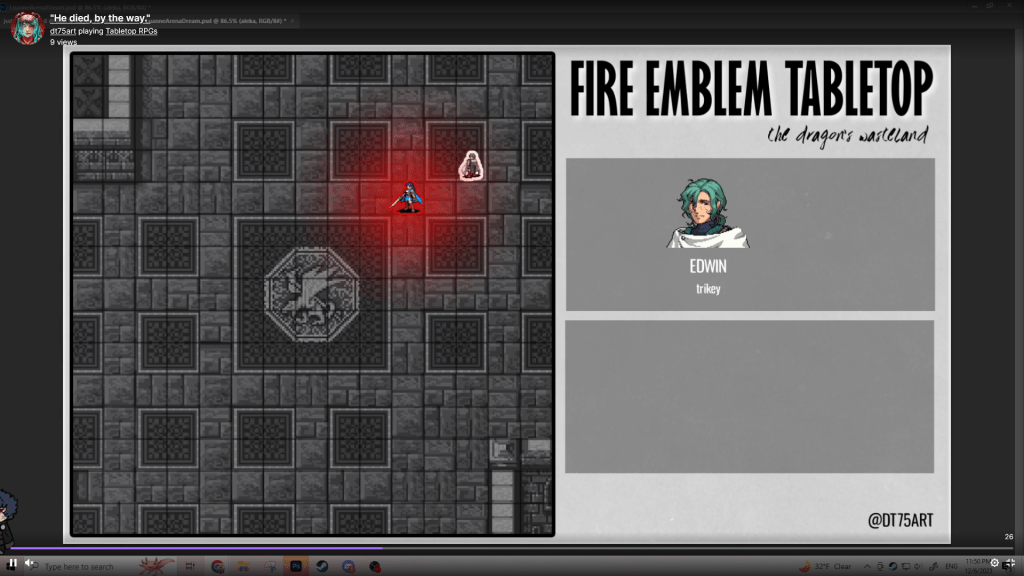This screenshot has width=1024, height=576.
Task: Open the "He died, by the way." title
Action: [x=99, y=19]
